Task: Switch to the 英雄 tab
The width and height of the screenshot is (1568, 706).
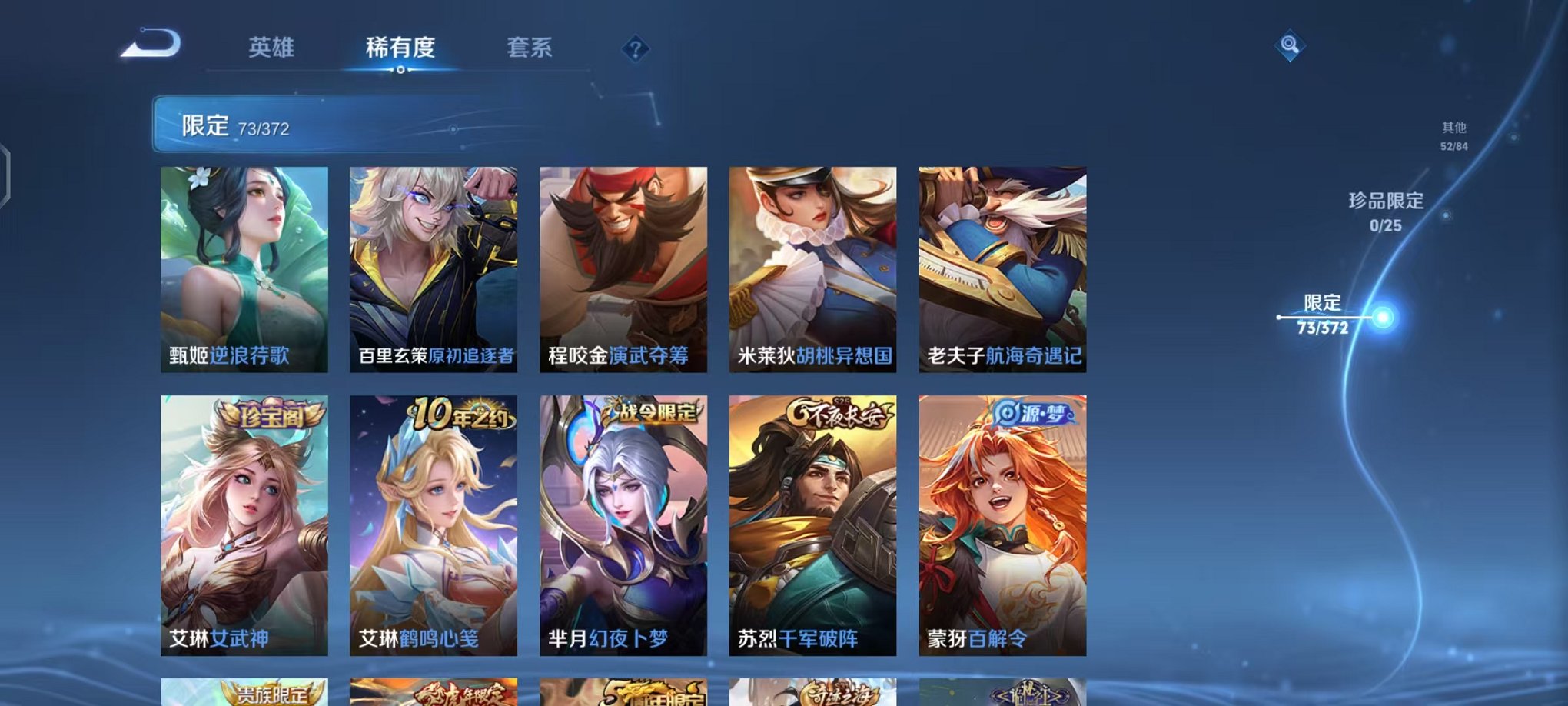Action: (273, 48)
